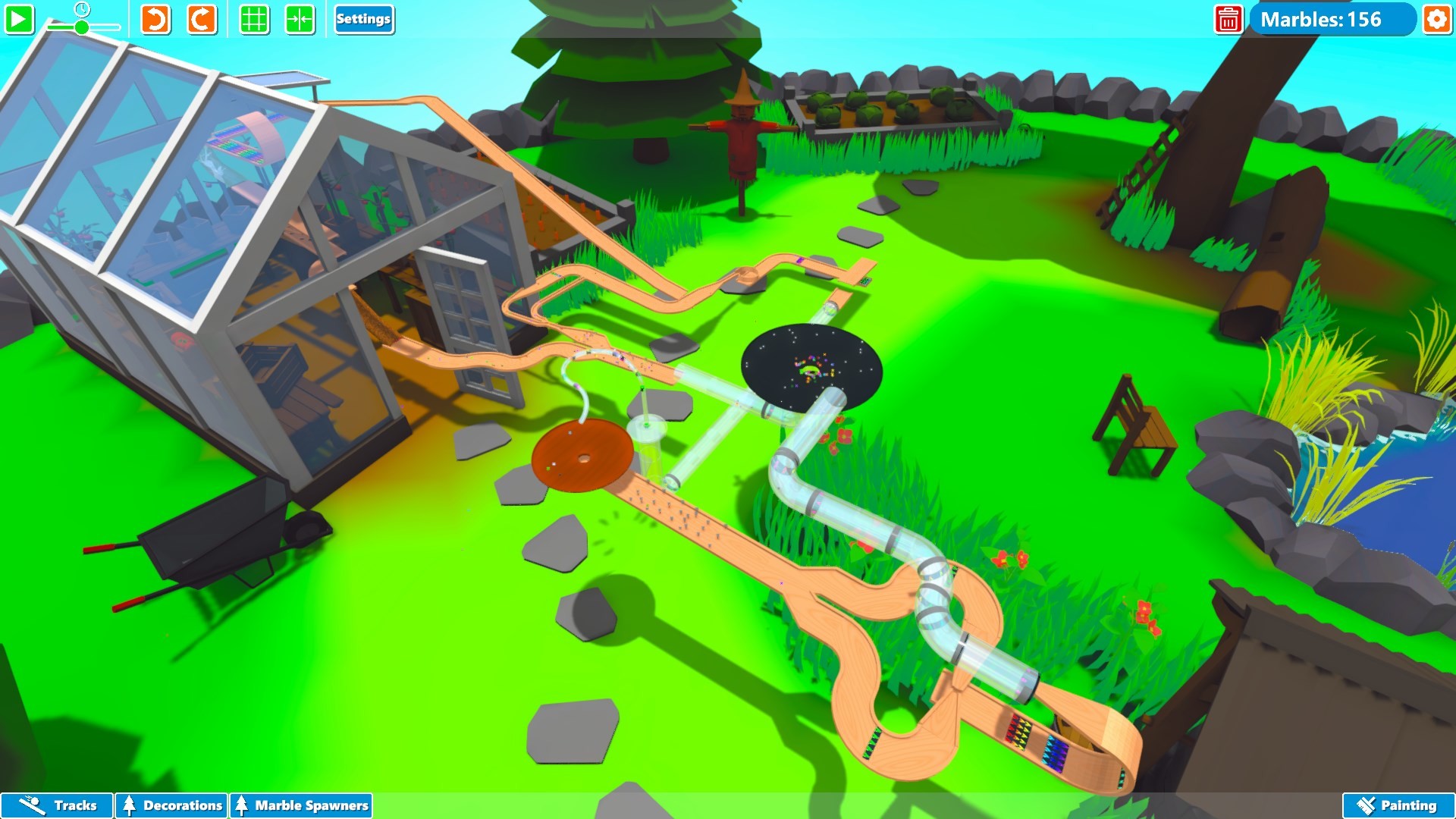Toggle the grid overlay
Screen dimensions: 1456x819
click(254, 20)
